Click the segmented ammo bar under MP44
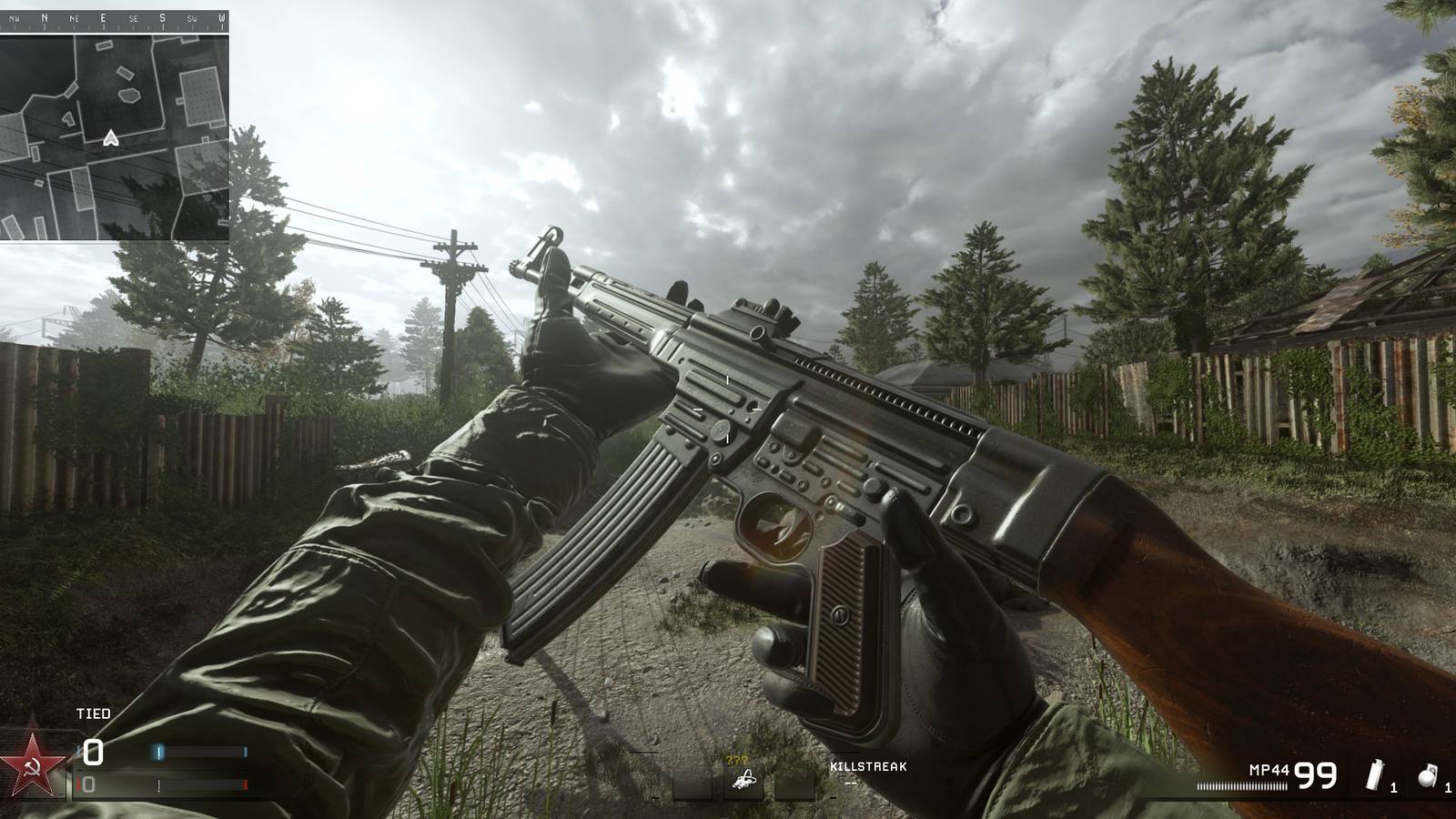 (1243, 785)
